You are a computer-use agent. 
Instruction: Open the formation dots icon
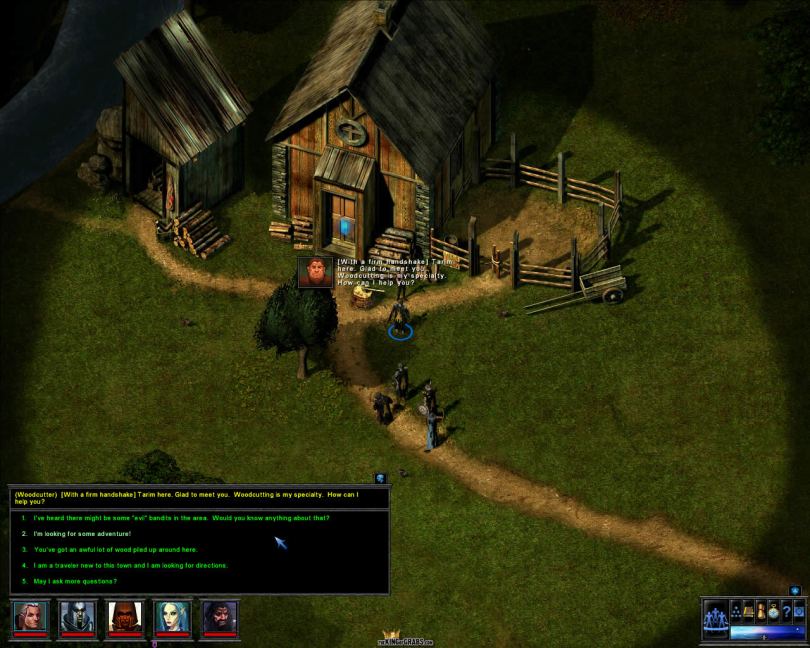click(735, 610)
